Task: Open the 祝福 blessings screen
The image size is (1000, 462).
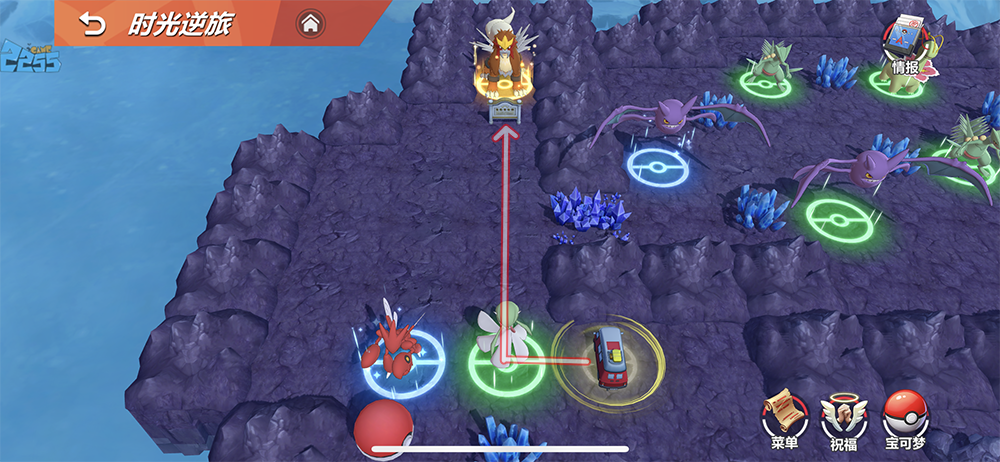Action: click(845, 416)
